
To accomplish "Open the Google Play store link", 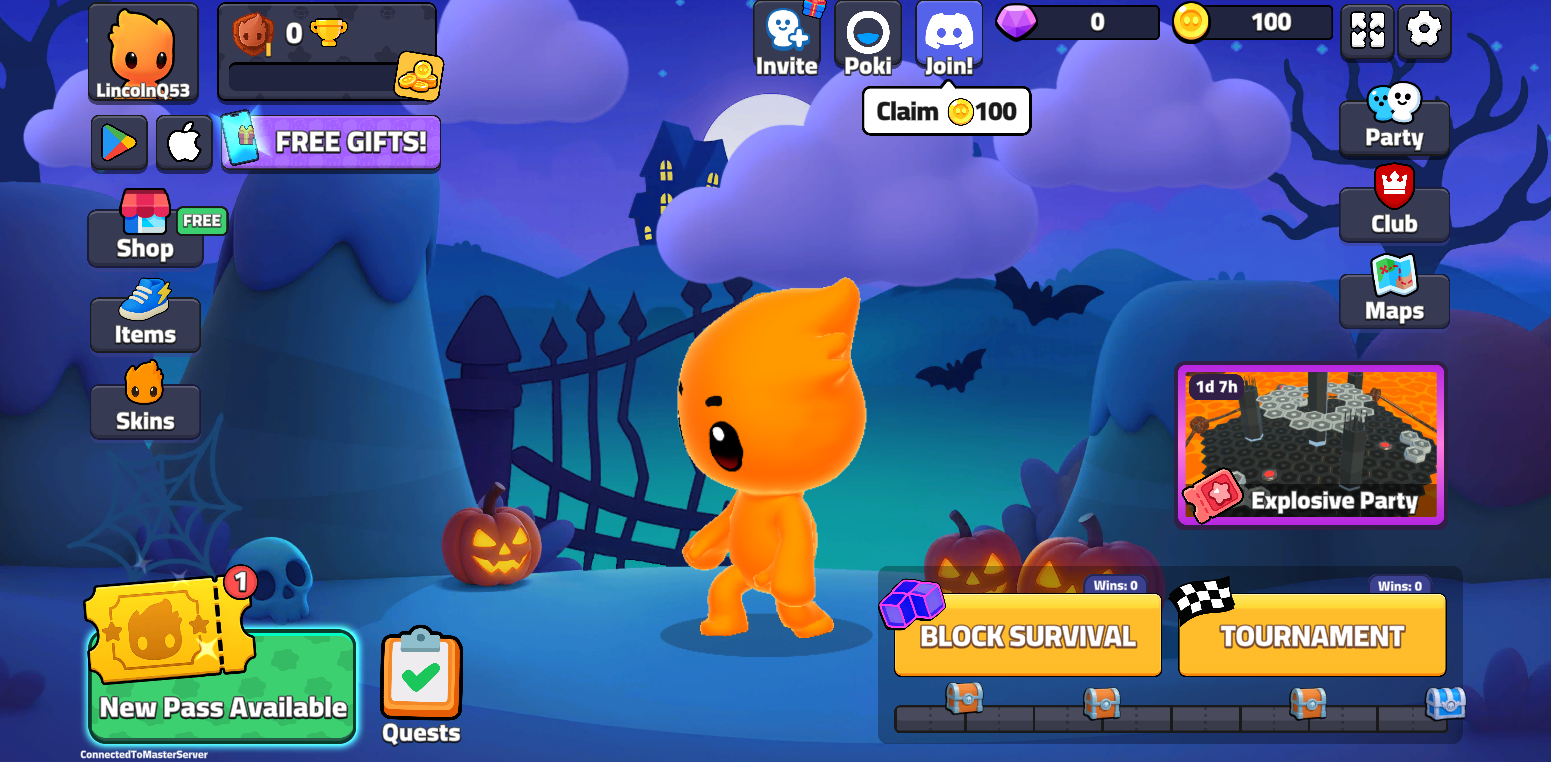I will [119, 142].
